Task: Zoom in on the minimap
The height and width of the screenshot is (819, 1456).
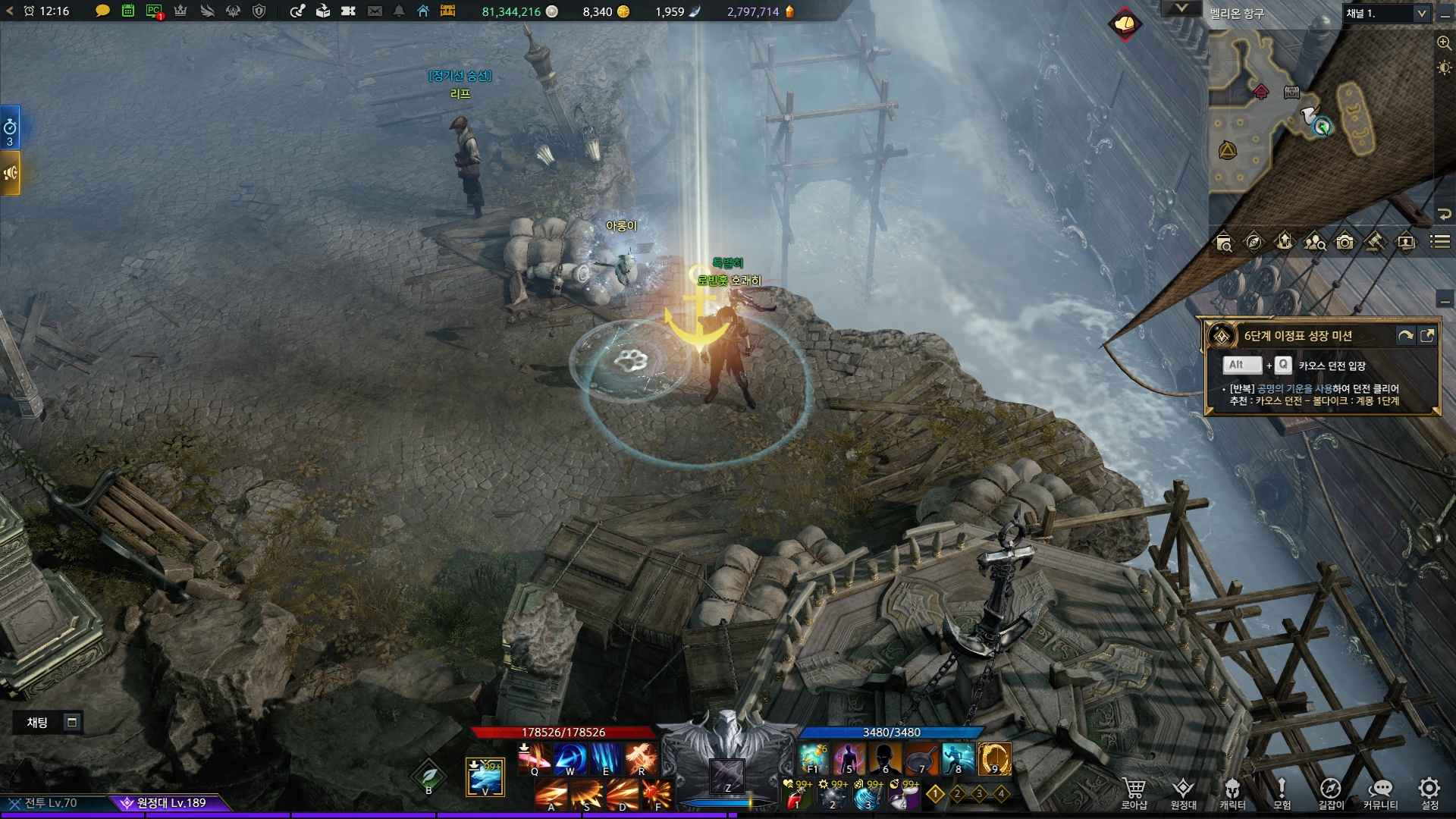Action: (1444, 43)
